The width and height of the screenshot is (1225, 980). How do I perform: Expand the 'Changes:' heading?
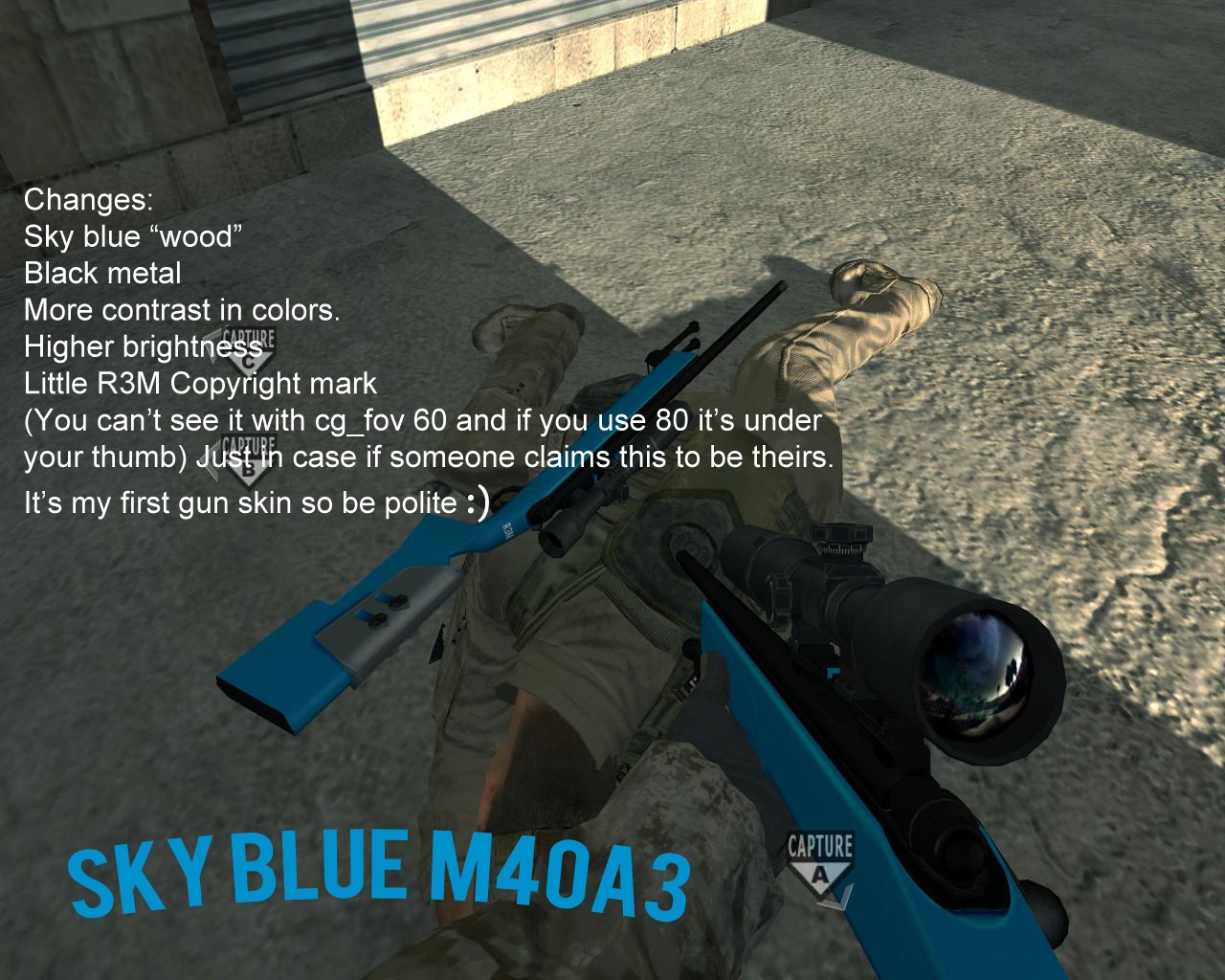[88, 201]
